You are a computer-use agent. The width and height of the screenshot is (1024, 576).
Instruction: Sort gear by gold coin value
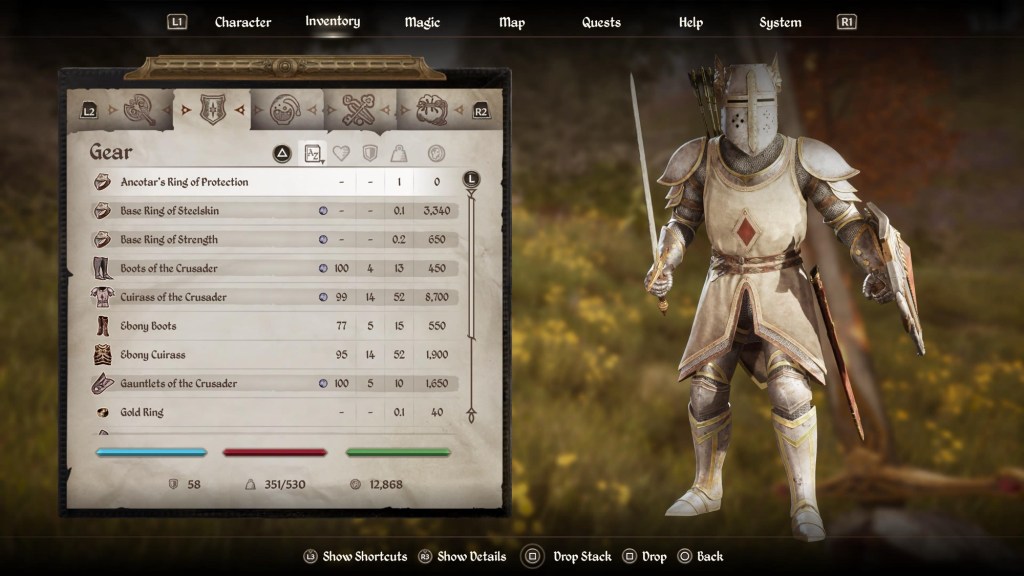[x=436, y=153]
